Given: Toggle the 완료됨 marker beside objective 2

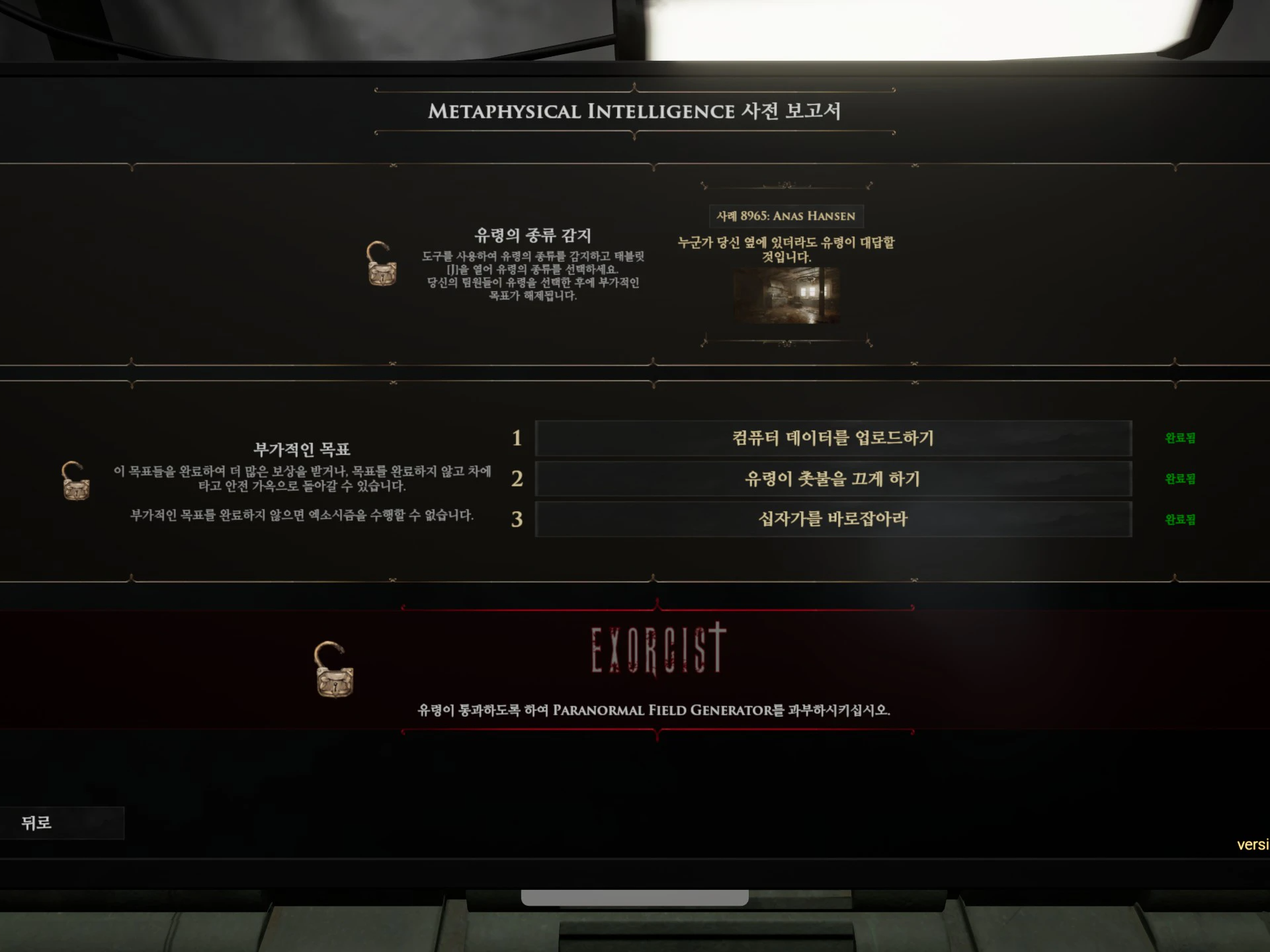Looking at the screenshot, I should [x=1179, y=479].
